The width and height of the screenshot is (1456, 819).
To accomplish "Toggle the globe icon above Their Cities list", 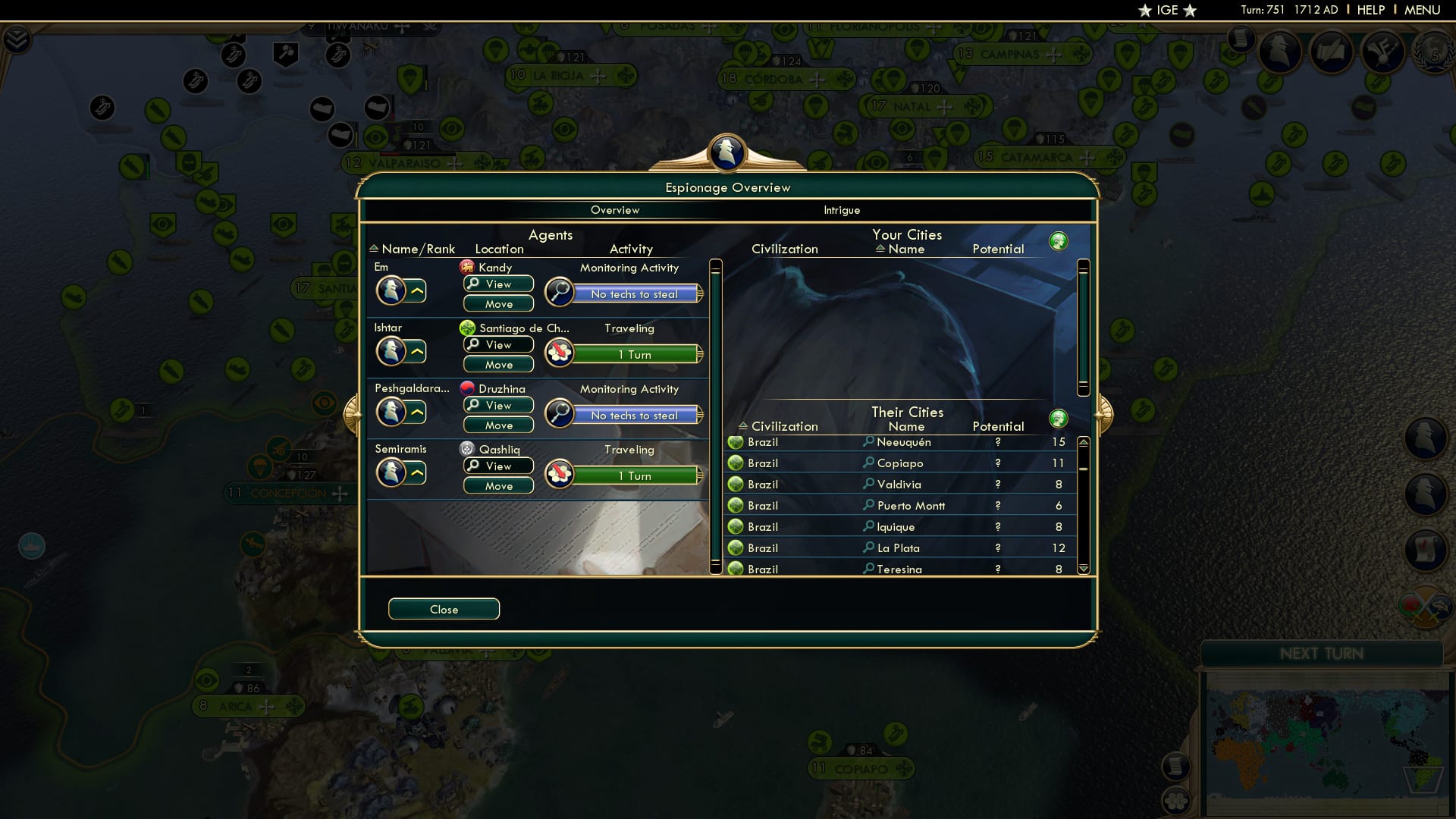I will pos(1059,418).
